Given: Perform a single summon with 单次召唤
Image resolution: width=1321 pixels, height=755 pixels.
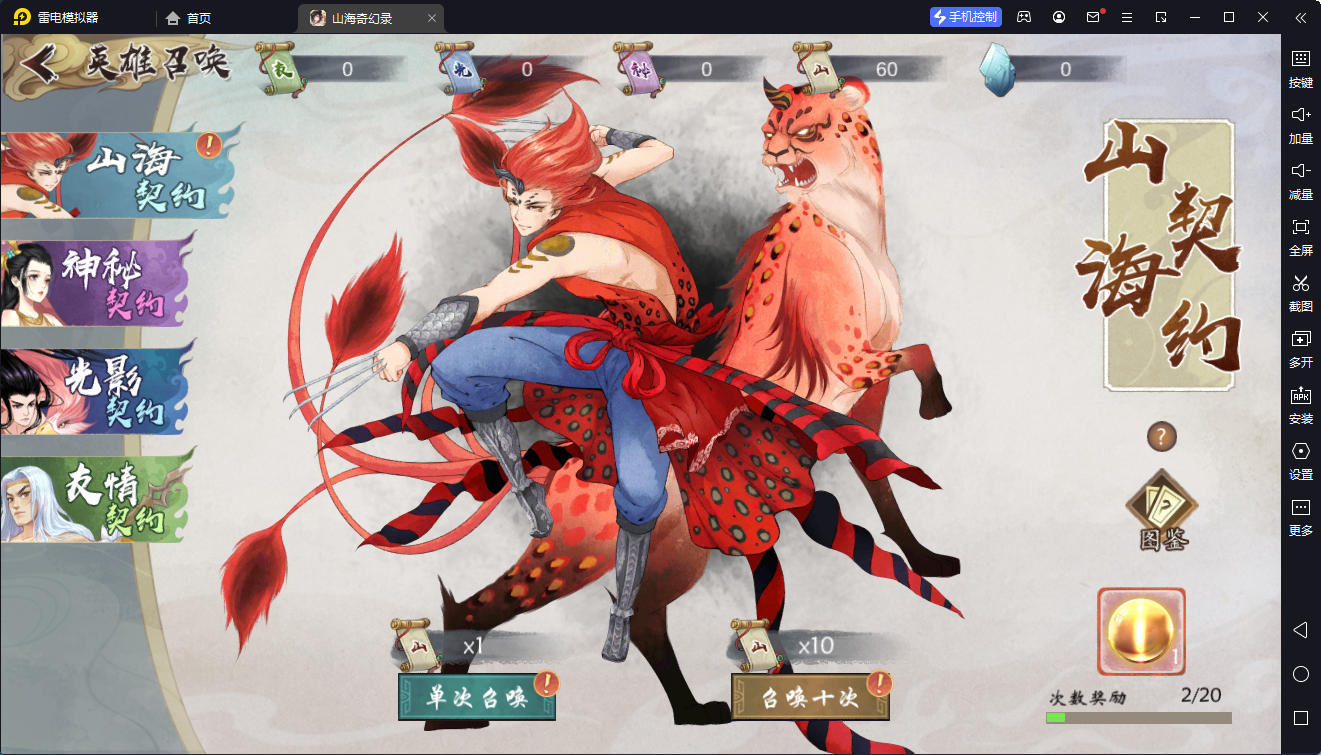Looking at the screenshot, I should pyautogui.click(x=476, y=698).
